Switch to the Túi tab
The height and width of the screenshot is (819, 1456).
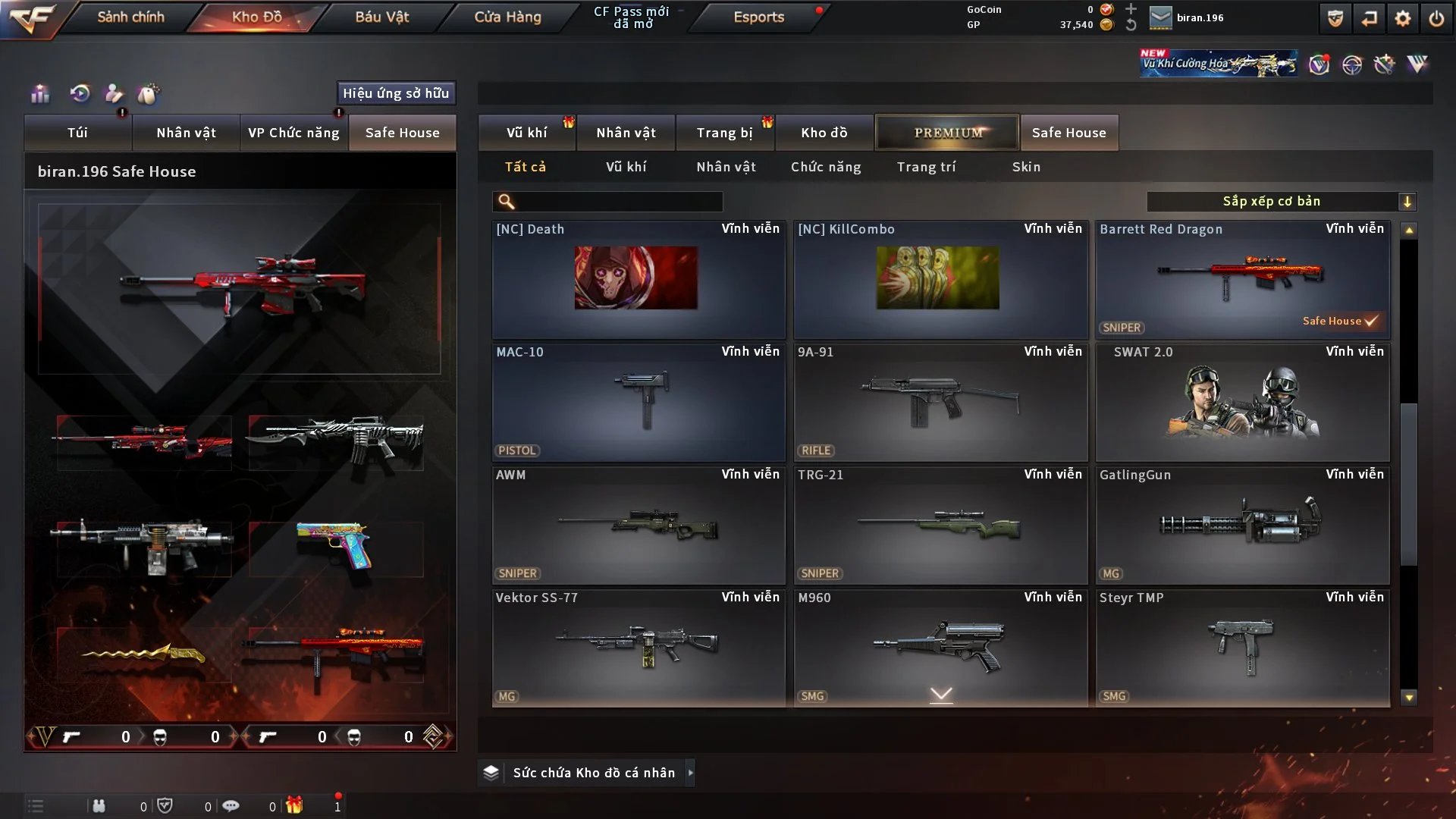[x=77, y=133]
